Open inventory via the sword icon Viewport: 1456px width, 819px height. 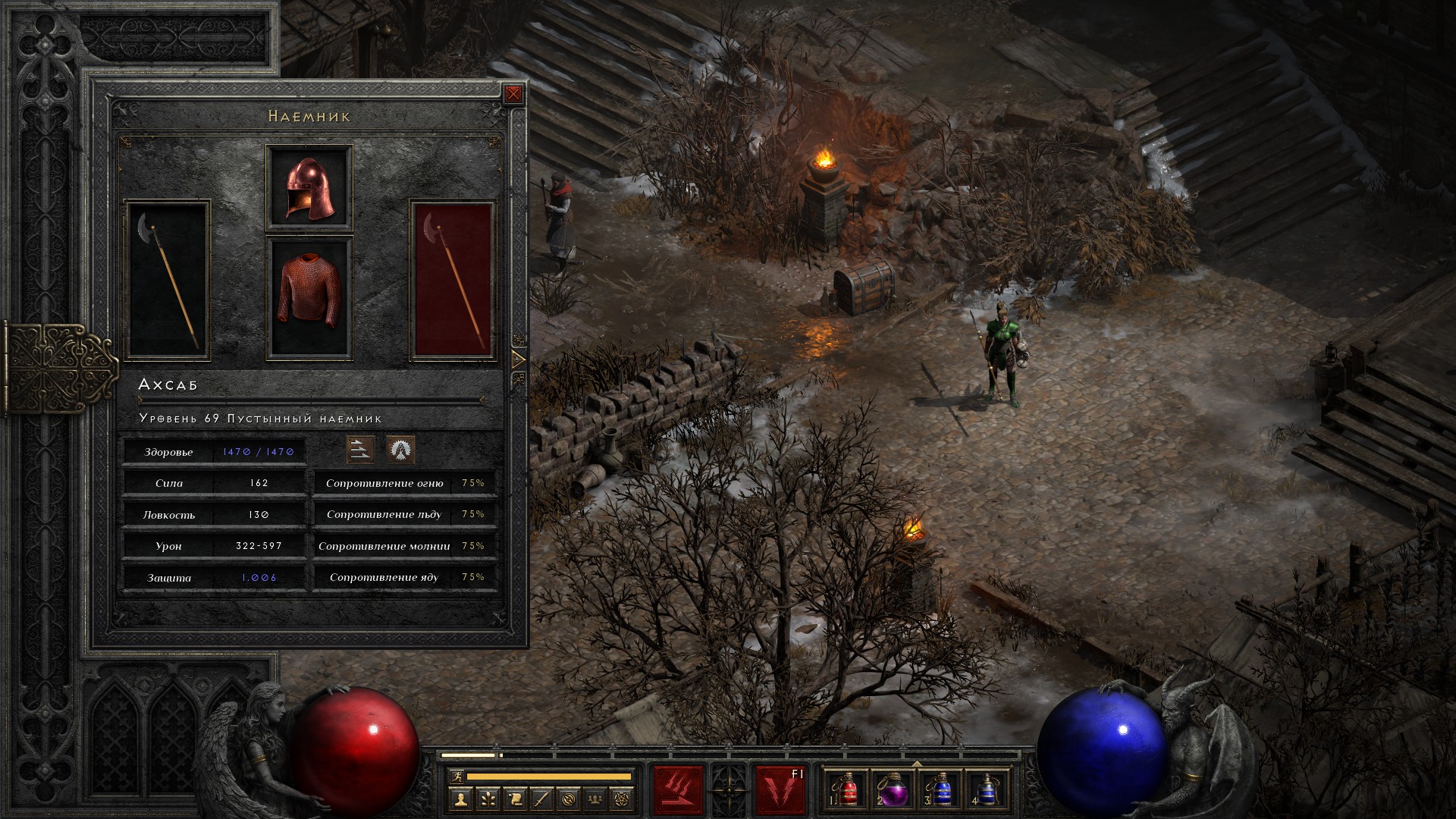541,799
